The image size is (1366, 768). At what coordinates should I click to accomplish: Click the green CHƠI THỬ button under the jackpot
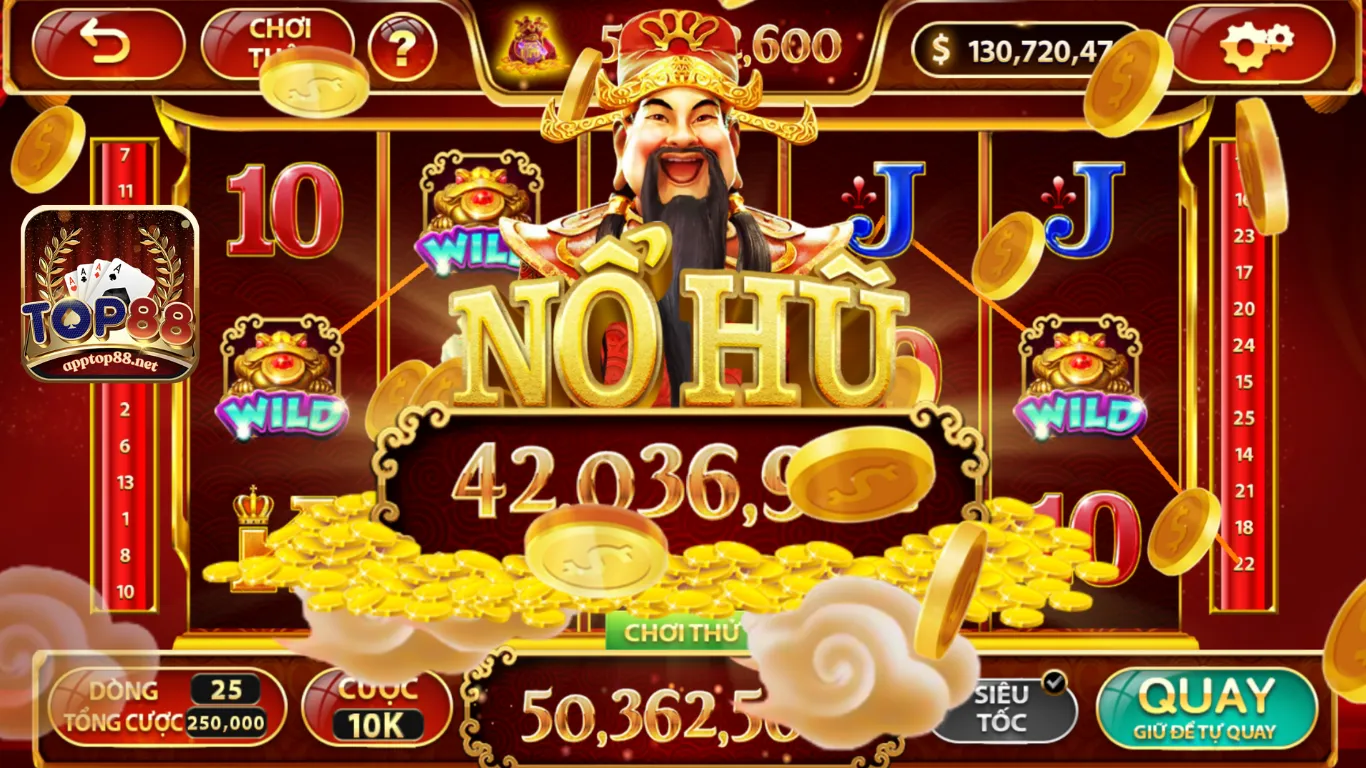point(683,632)
